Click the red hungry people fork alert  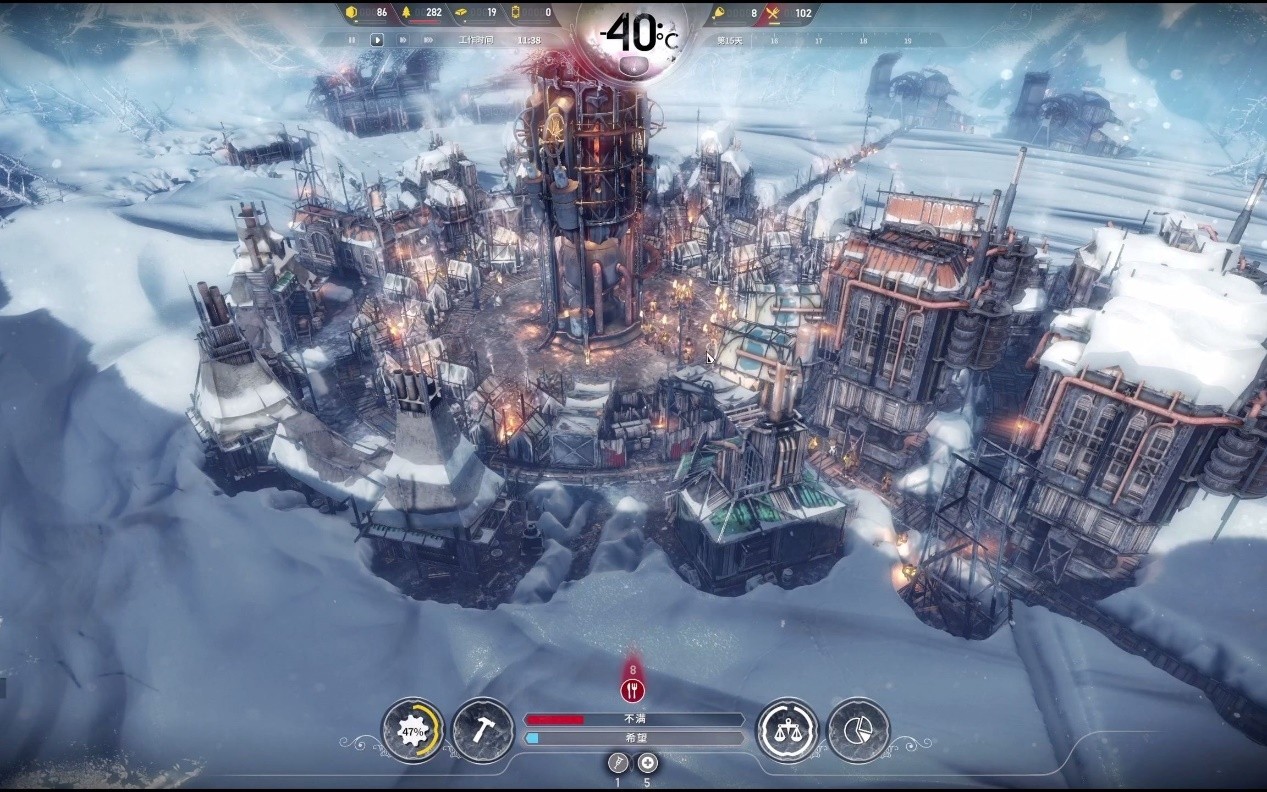click(x=632, y=689)
